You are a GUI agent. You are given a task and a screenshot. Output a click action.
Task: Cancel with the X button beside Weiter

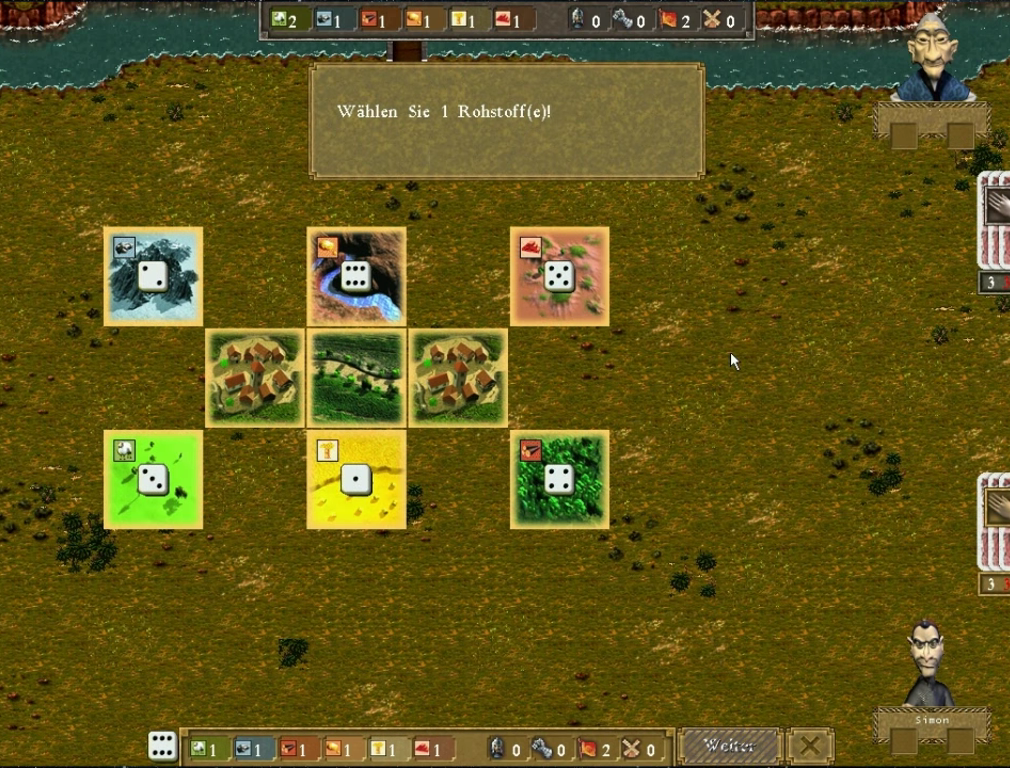tap(810, 746)
